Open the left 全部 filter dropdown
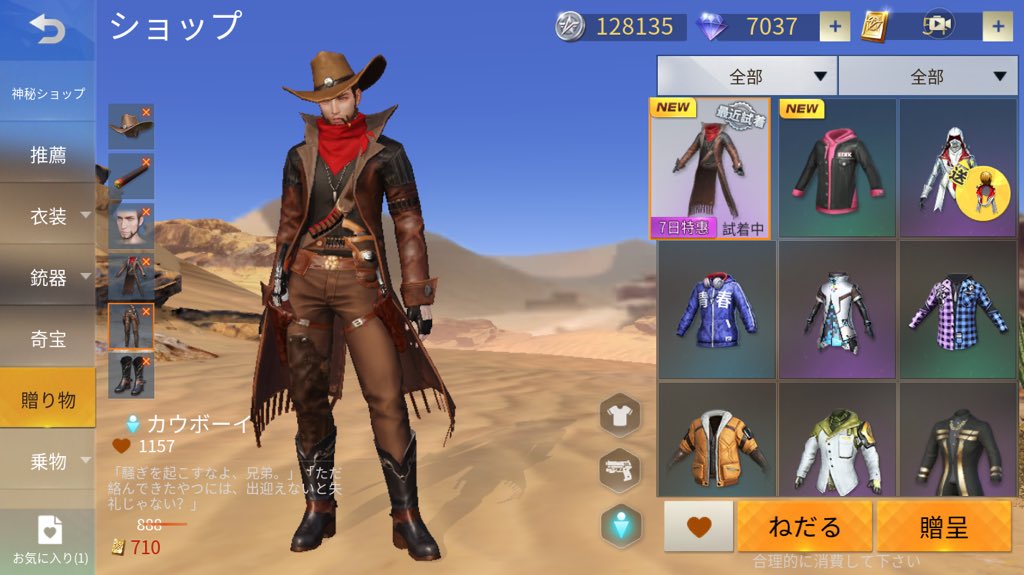The image size is (1024, 575). [x=746, y=76]
